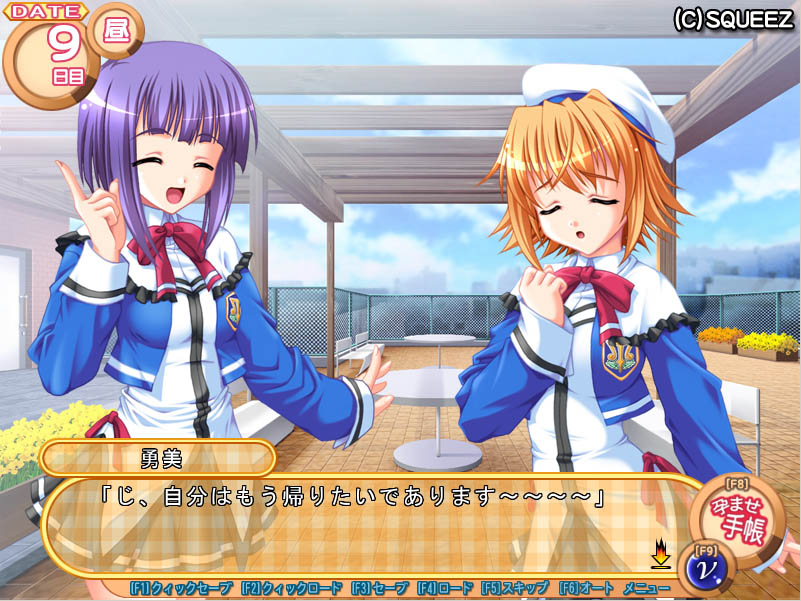Viewport: 801px width, 601px height.
Task: Open the Load (ロード) screen
Action: tap(444, 589)
